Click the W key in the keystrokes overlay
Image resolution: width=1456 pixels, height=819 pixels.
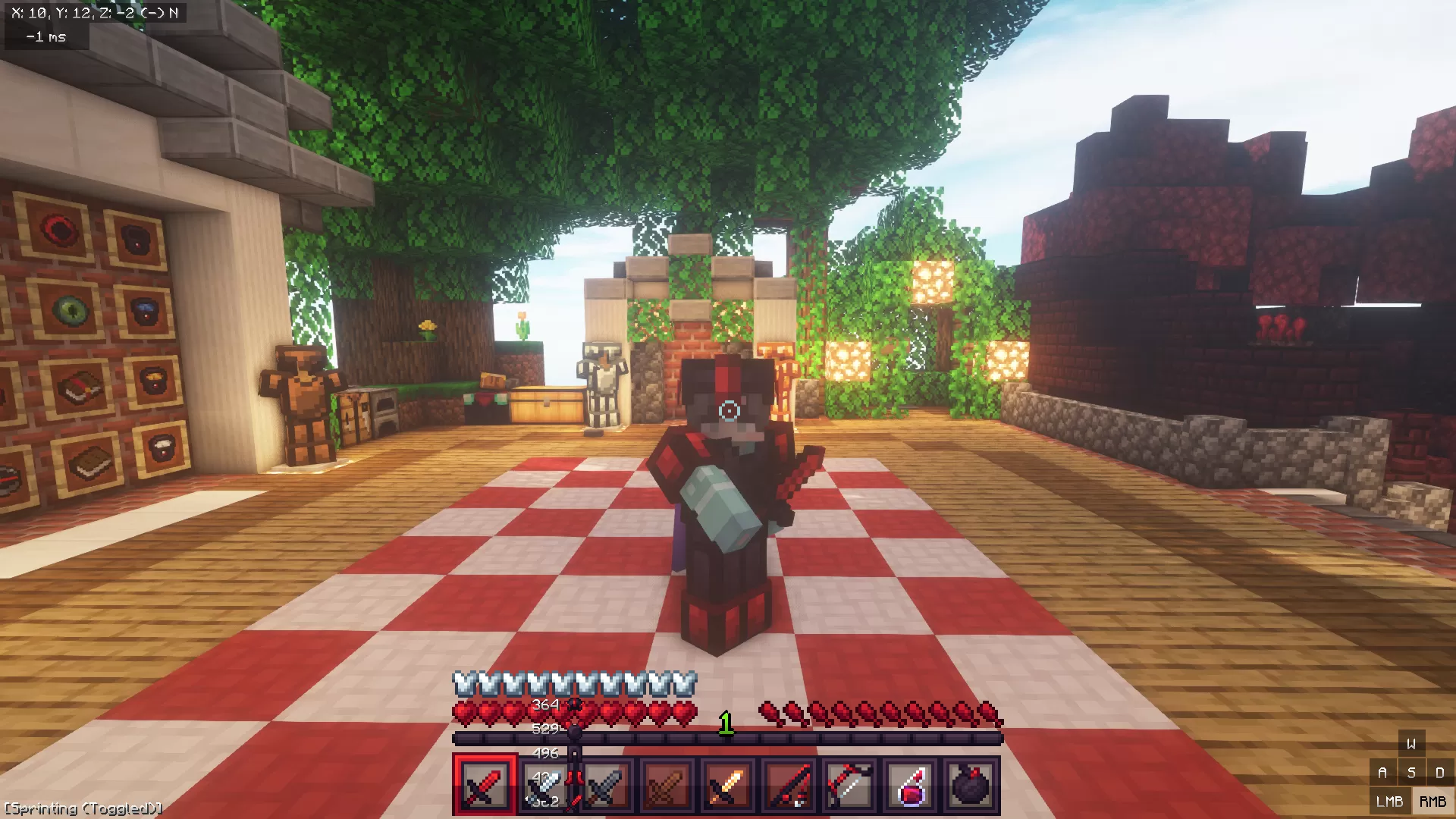1411,743
